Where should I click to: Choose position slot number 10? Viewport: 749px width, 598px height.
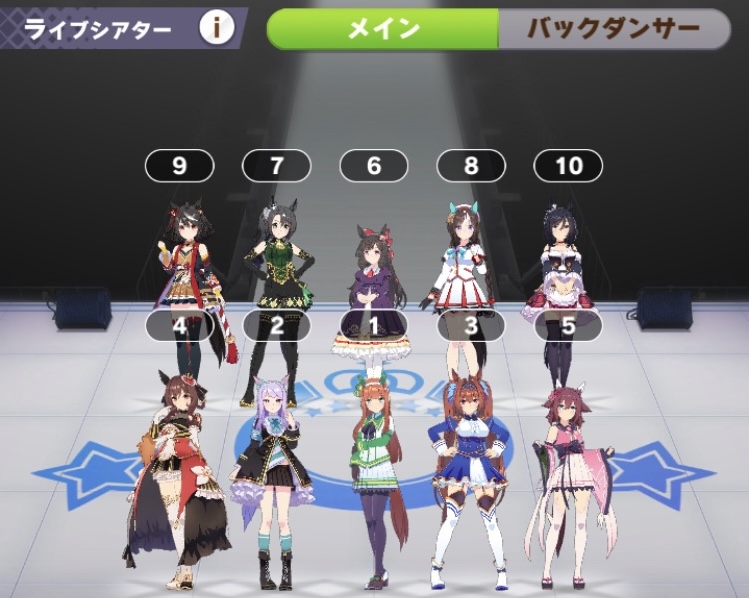click(x=568, y=165)
